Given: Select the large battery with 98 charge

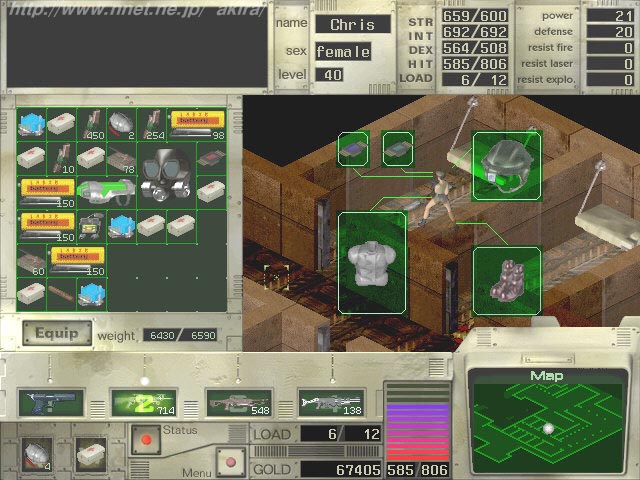Looking at the screenshot, I should tap(197, 123).
